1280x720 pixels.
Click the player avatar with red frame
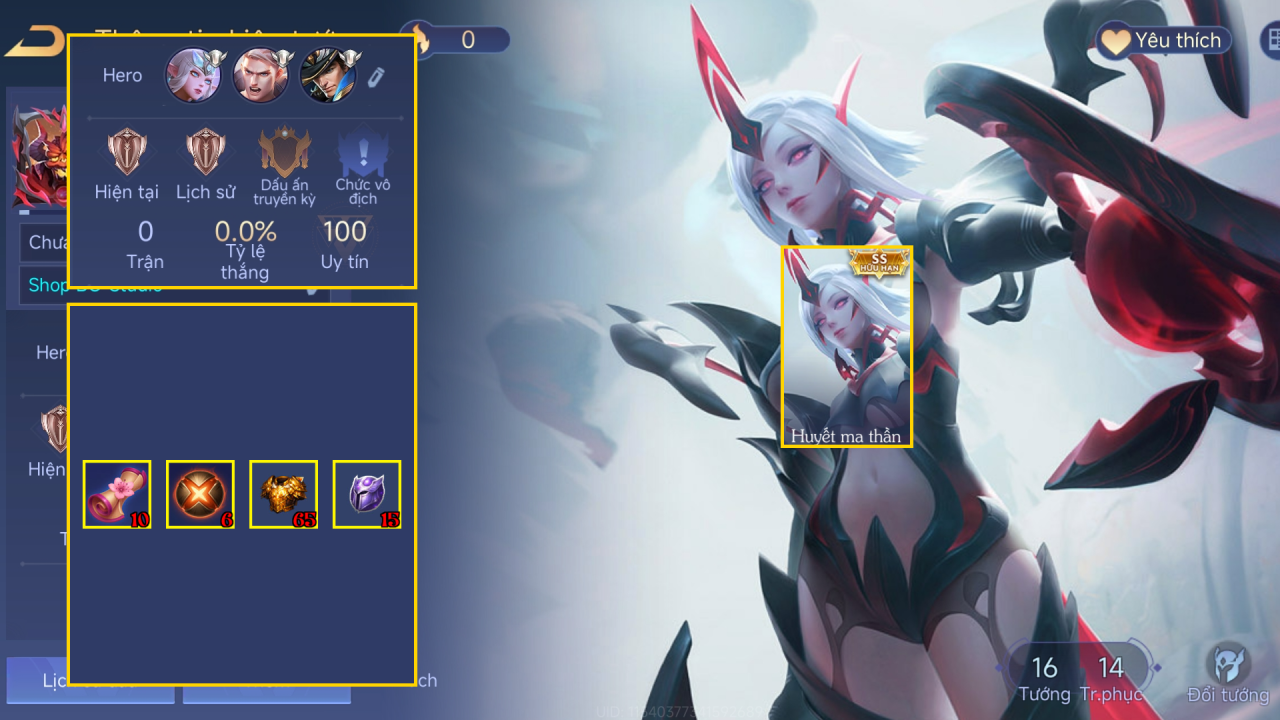click(40, 156)
